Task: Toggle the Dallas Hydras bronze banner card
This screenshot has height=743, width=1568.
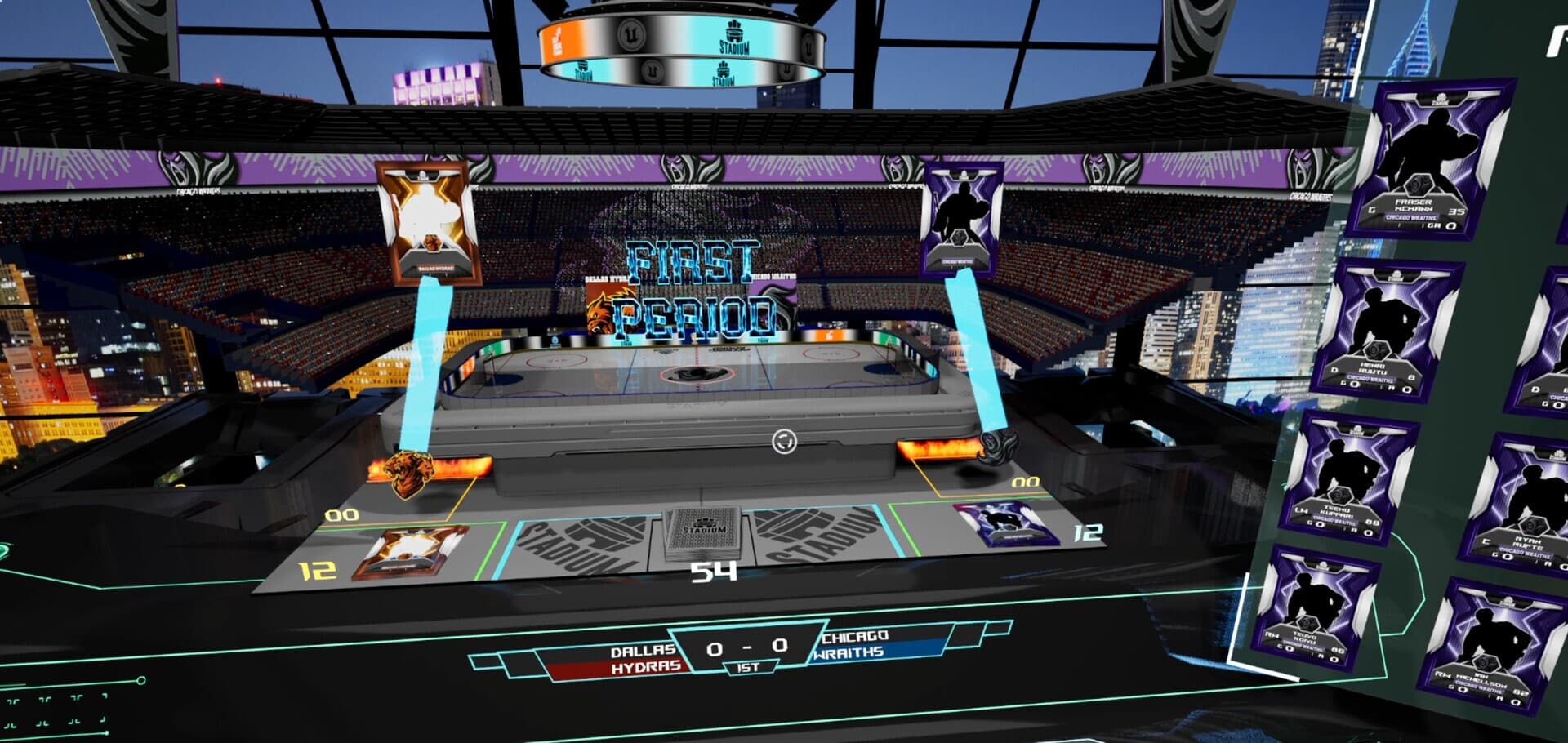Action: [x=425, y=220]
